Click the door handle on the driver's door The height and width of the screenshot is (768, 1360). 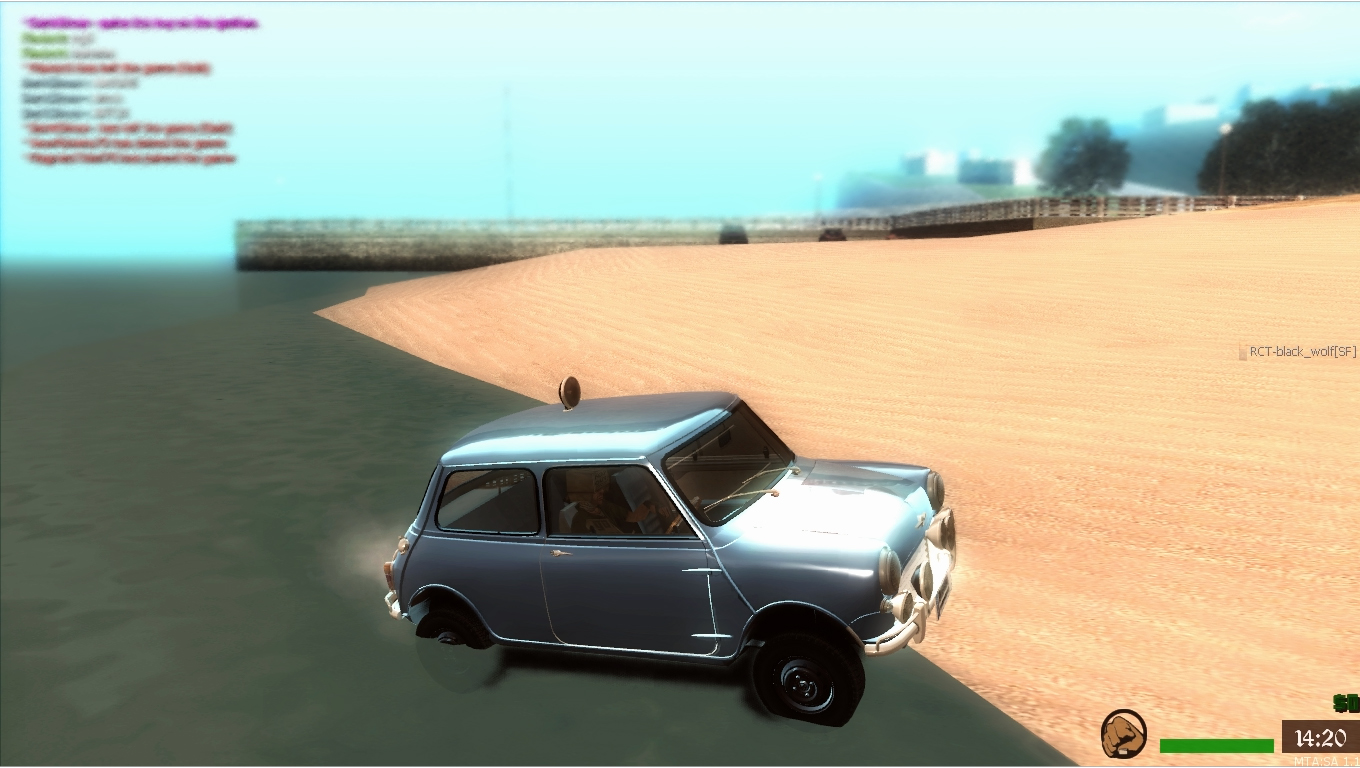coord(559,552)
